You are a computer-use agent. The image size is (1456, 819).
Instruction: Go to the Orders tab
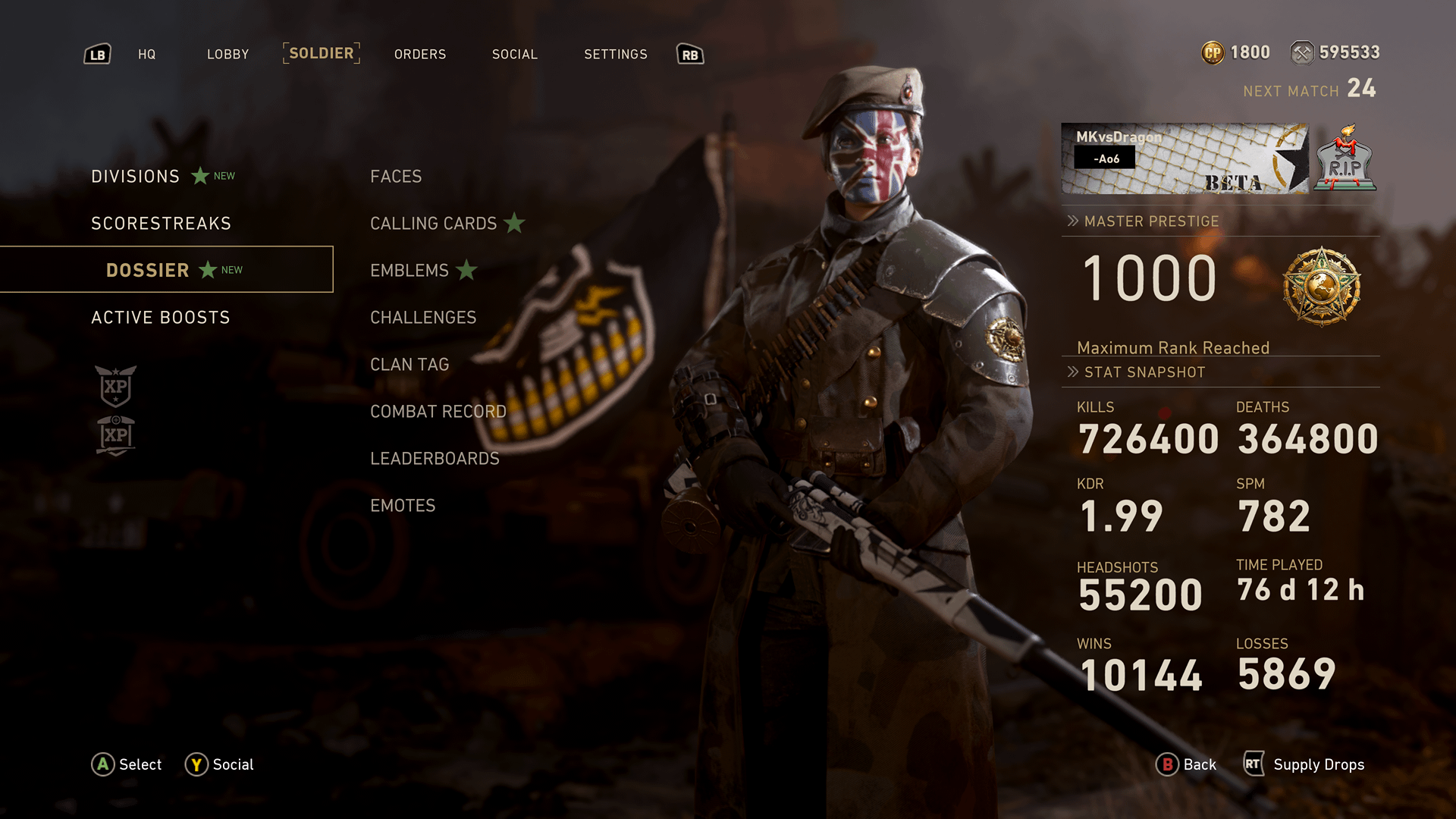tap(420, 55)
